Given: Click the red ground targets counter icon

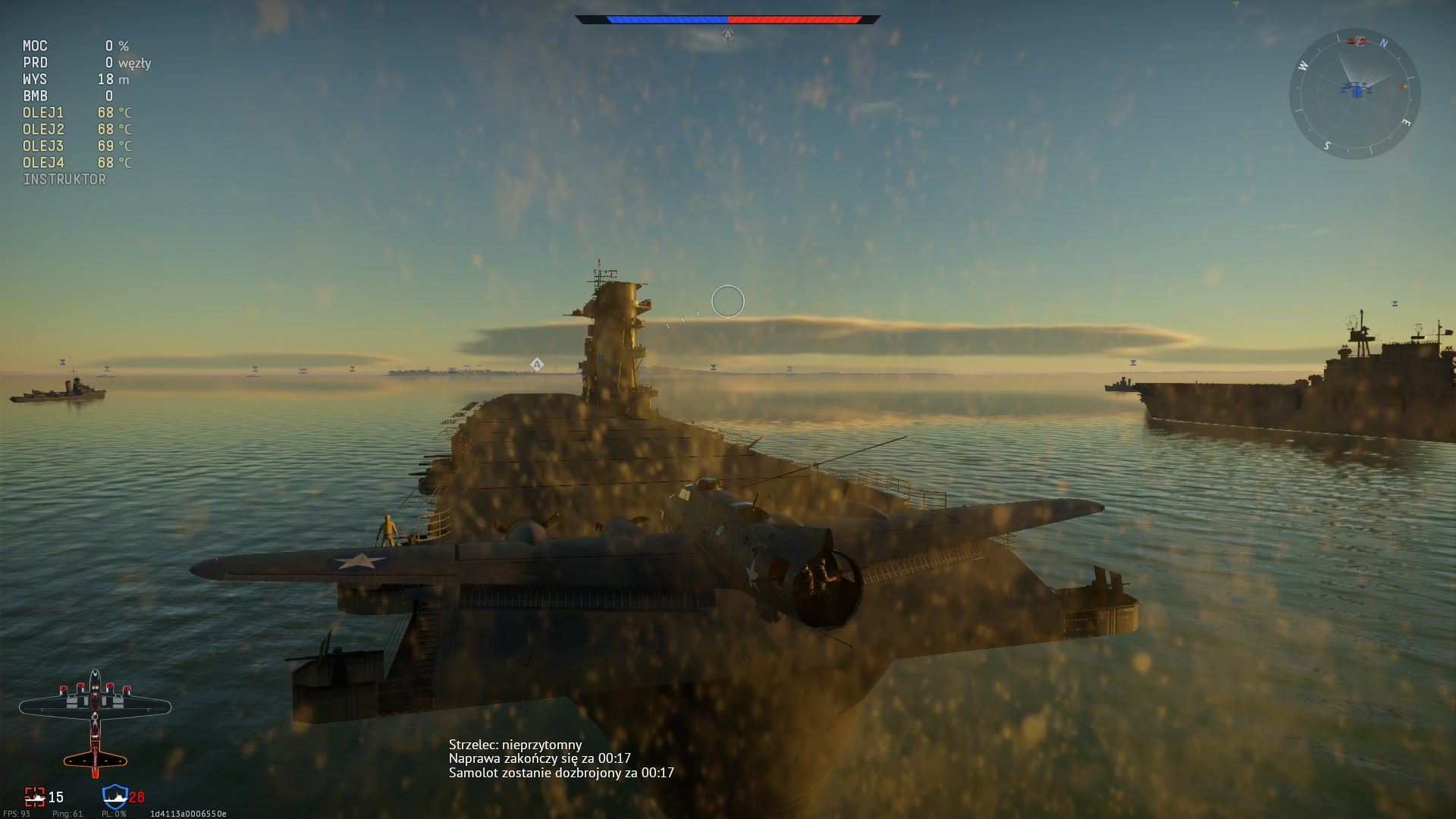Looking at the screenshot, I should [x=35, y=796].
